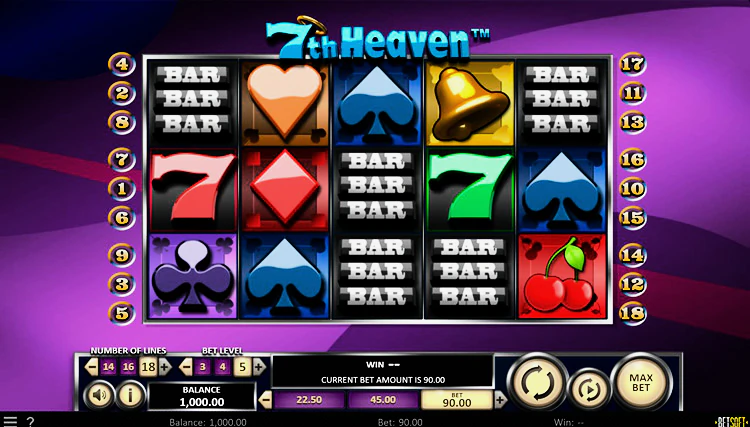Select 14 lines option
The image size is (750, 427).
pos(110,367)
